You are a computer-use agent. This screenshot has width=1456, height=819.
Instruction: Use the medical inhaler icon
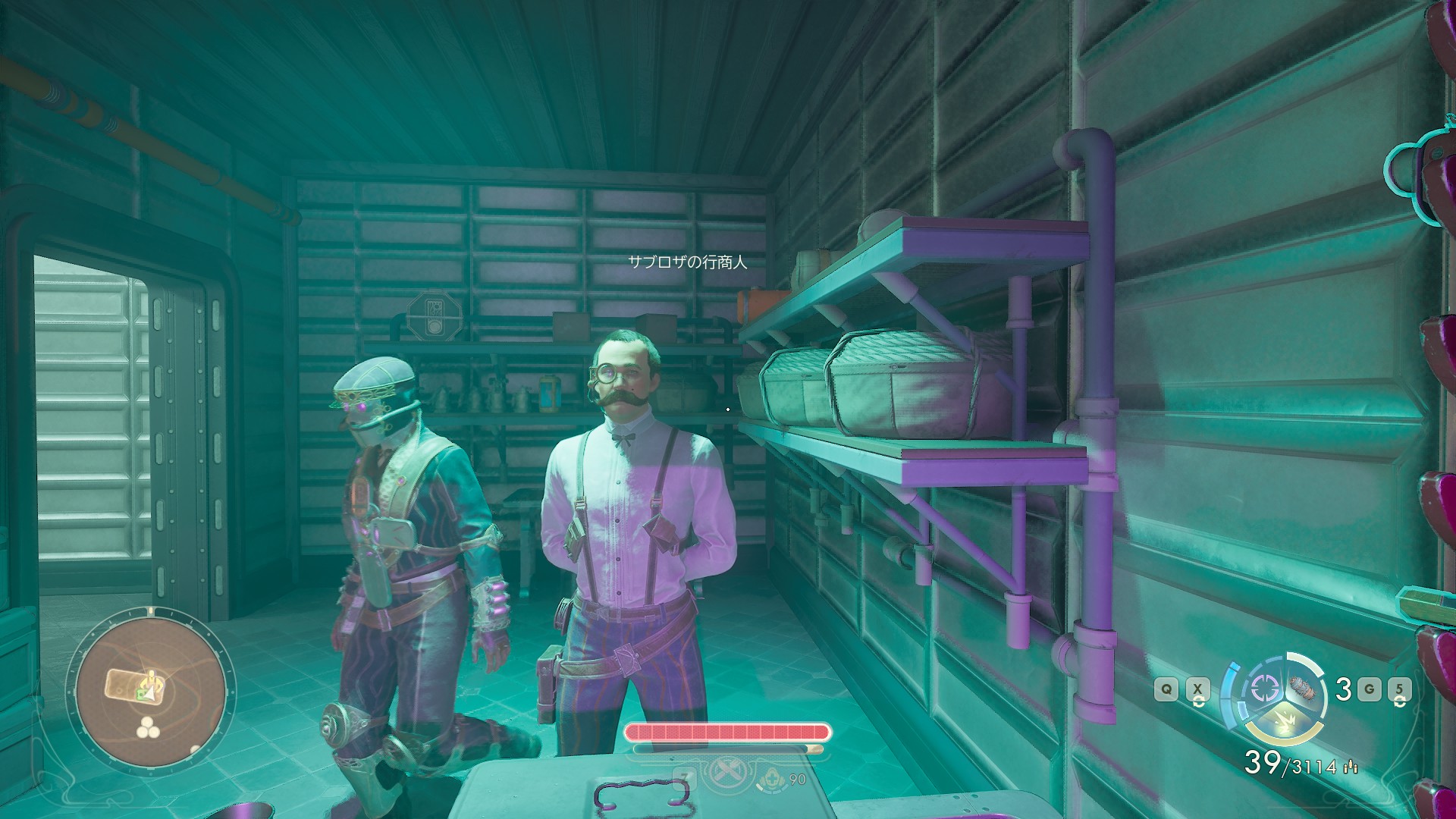772,777
